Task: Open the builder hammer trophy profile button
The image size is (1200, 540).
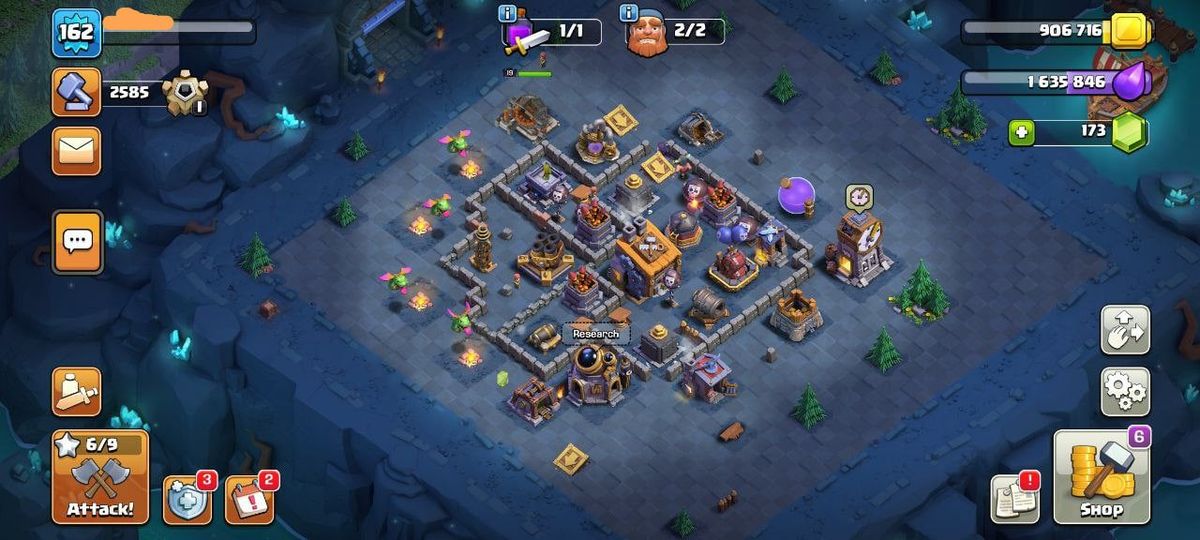Action: (x=77, y=92)
